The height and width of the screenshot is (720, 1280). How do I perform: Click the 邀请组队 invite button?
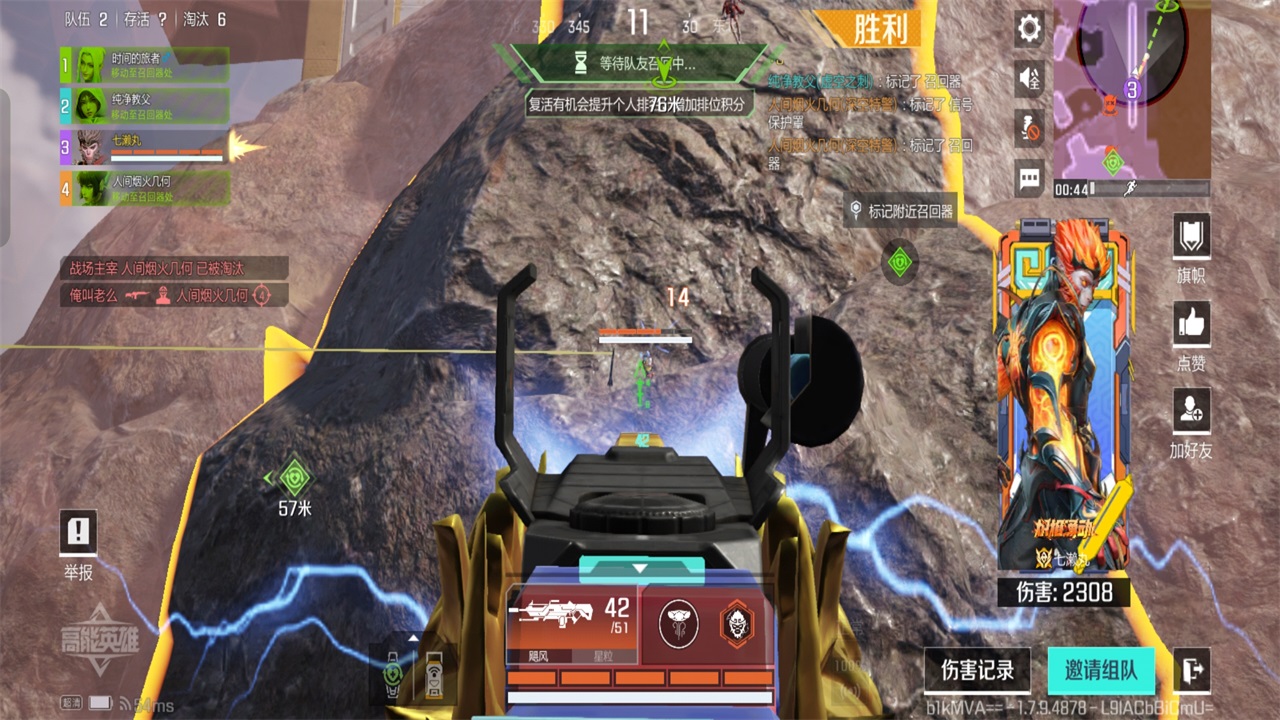(x=1101, y=670)
